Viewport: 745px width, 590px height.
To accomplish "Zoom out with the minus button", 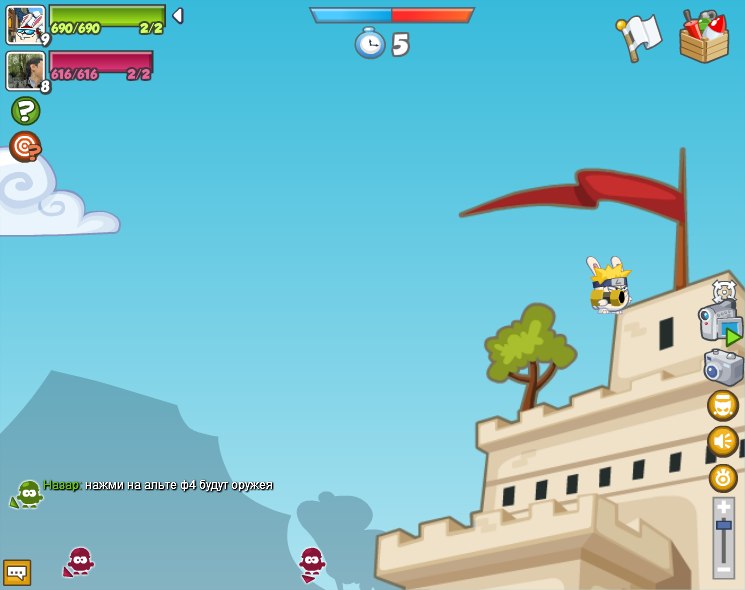I will (x=723, y=568).
